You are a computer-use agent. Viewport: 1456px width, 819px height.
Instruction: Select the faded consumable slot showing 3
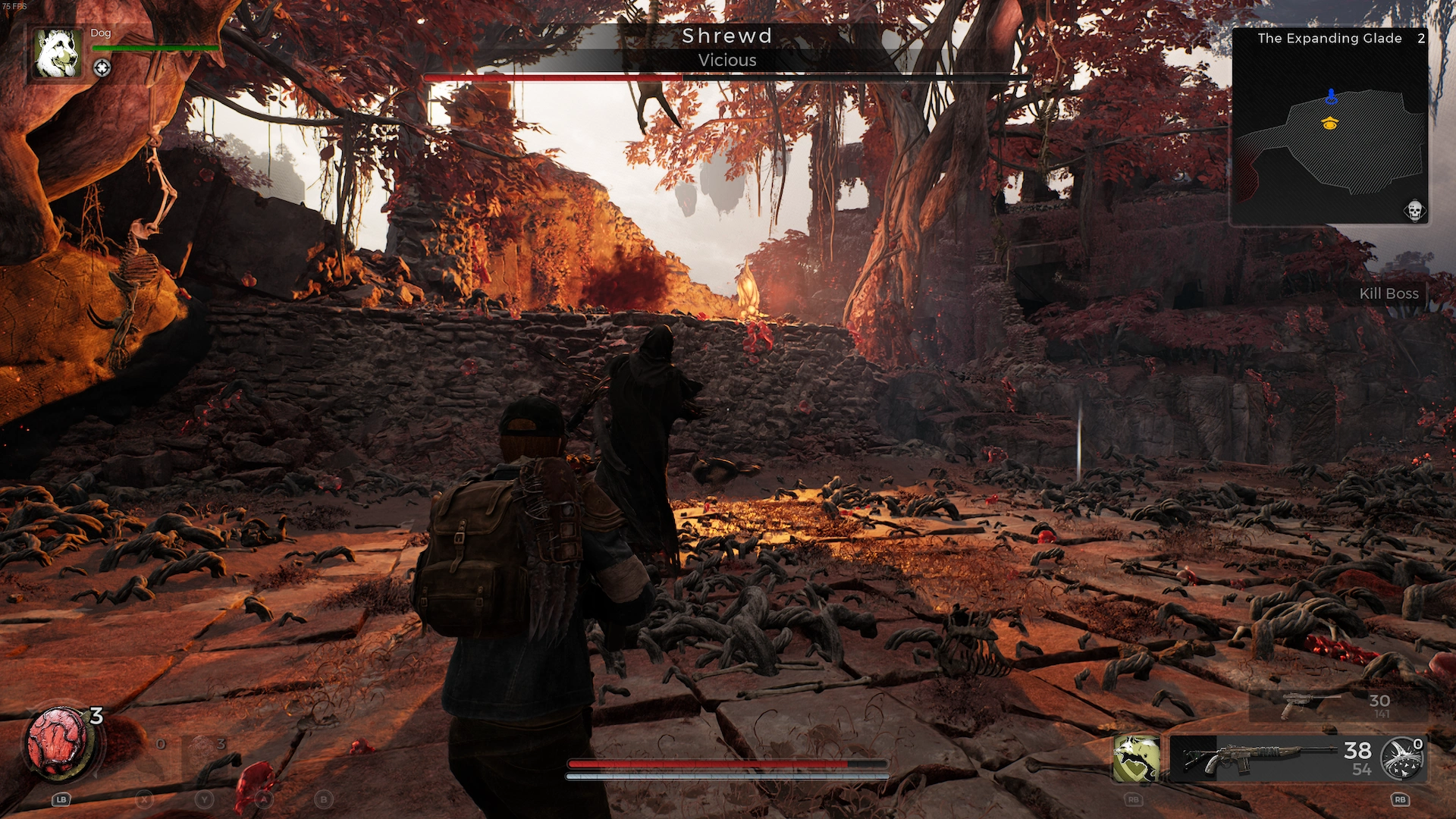click(x=205, y=747)
